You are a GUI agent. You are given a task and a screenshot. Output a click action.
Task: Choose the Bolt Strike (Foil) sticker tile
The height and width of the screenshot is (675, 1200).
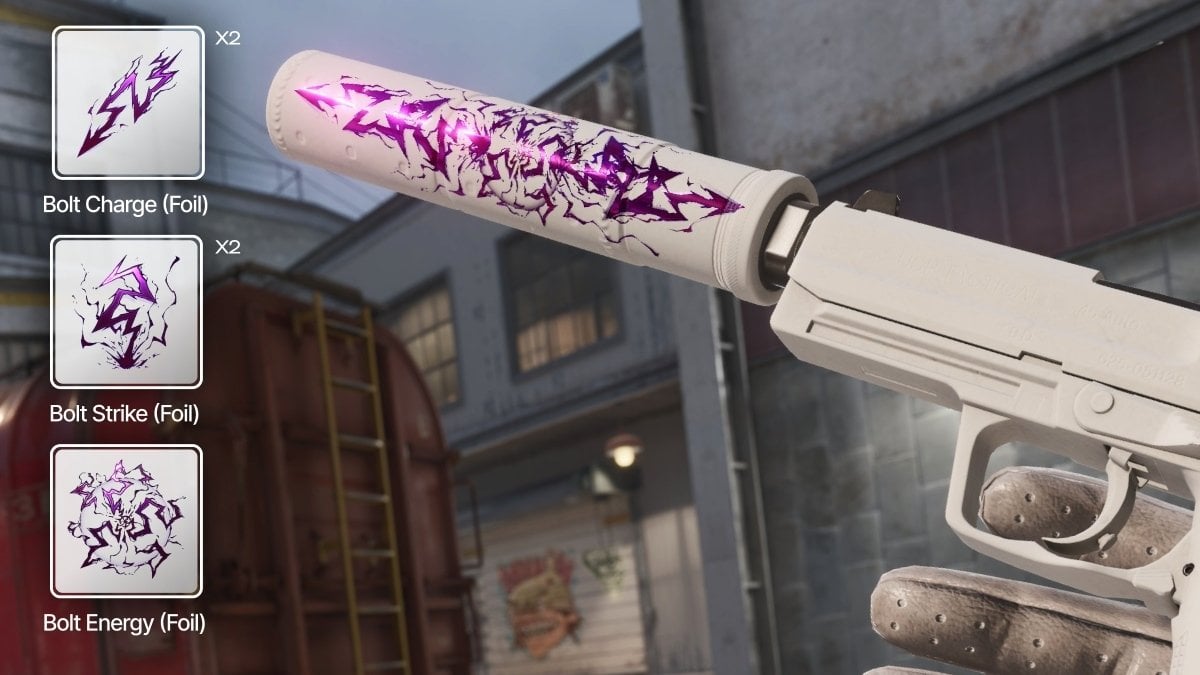coord(127,313)
